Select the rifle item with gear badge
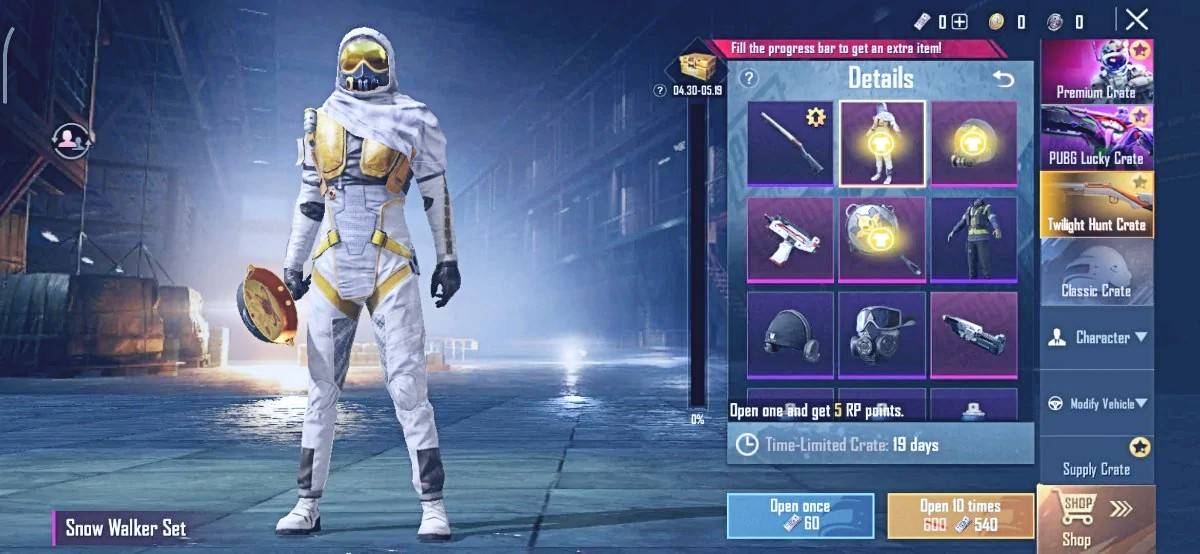Image resolution: width=1200 pixels, height=554 pixels. pyautogui.click(x=790, y=143)
